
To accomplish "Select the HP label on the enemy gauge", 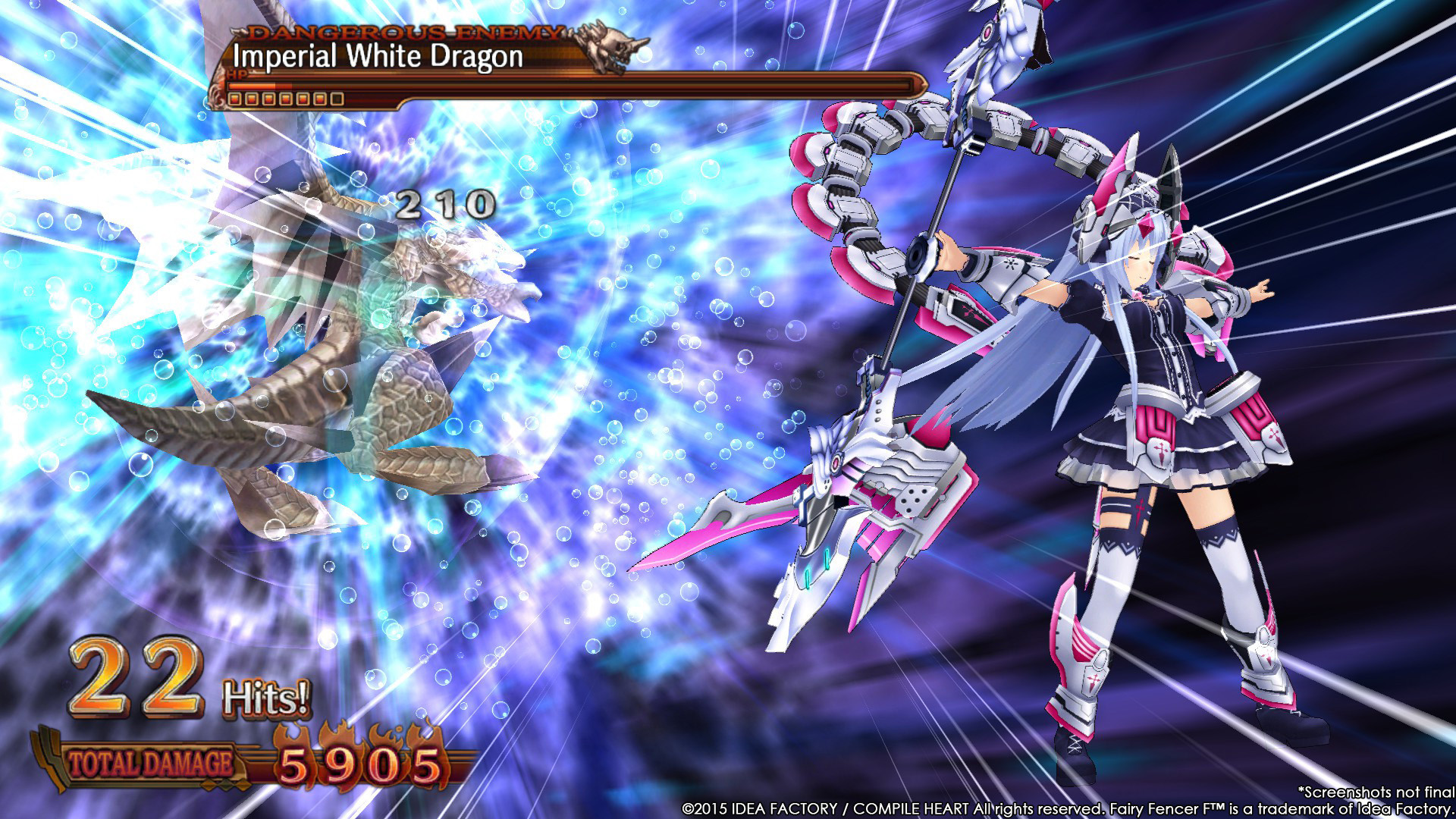I will click(x=238, y=74).
